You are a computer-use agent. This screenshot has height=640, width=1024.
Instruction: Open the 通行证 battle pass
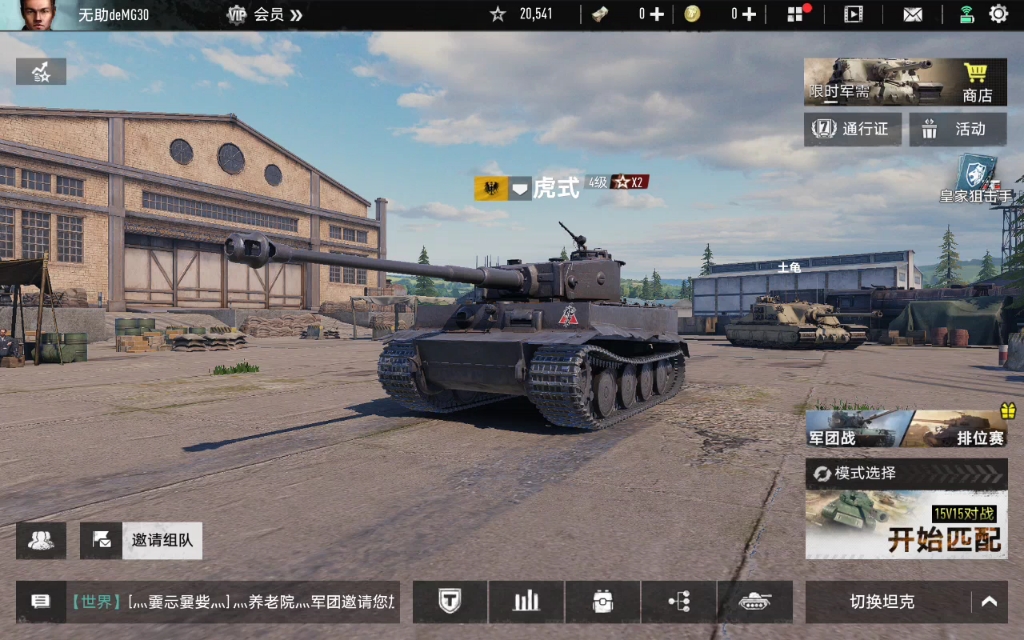[x=853, y=129]
